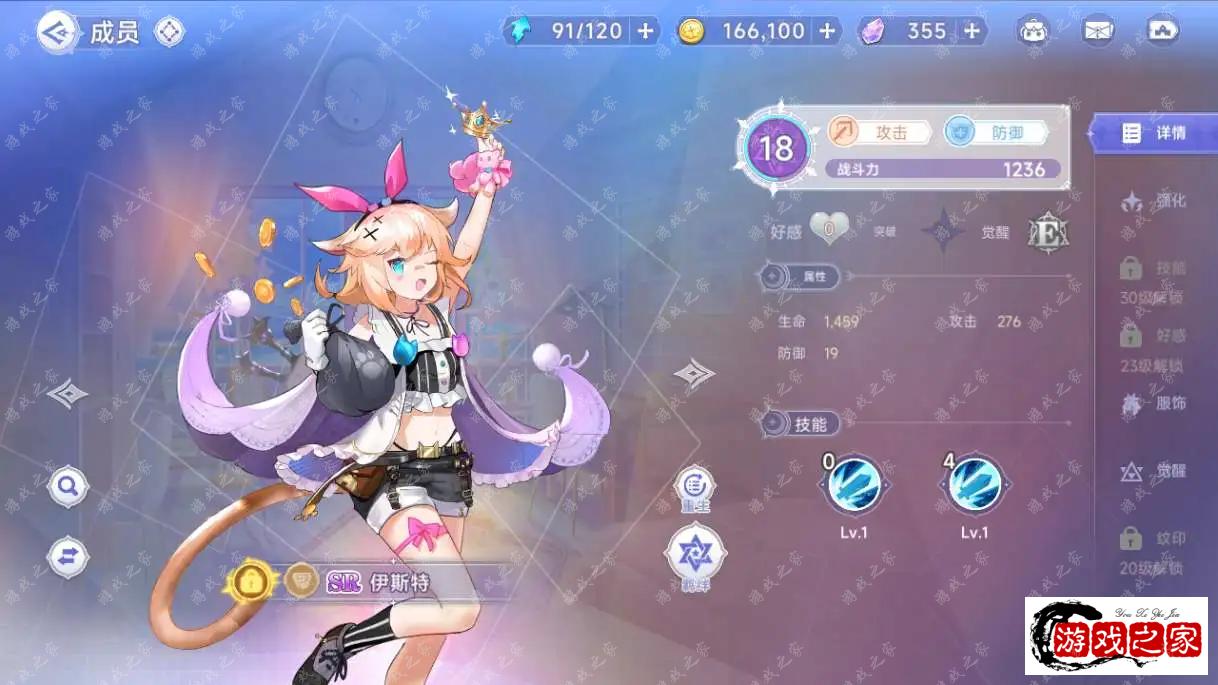Click the swap arrows button
The height and width of the screenshot is (685, 1218).
[68, 557]
